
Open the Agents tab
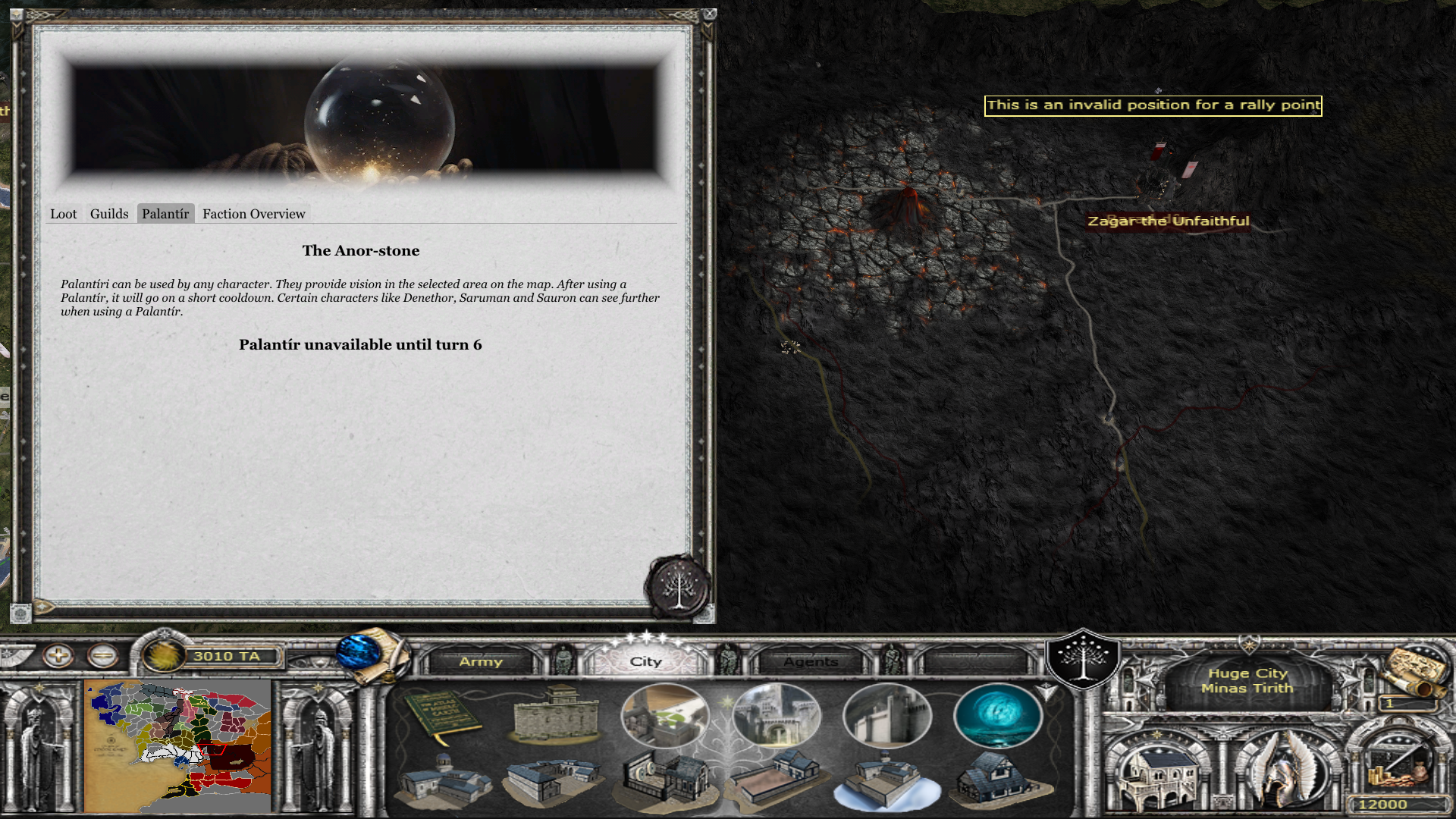[x=811, y=661]
